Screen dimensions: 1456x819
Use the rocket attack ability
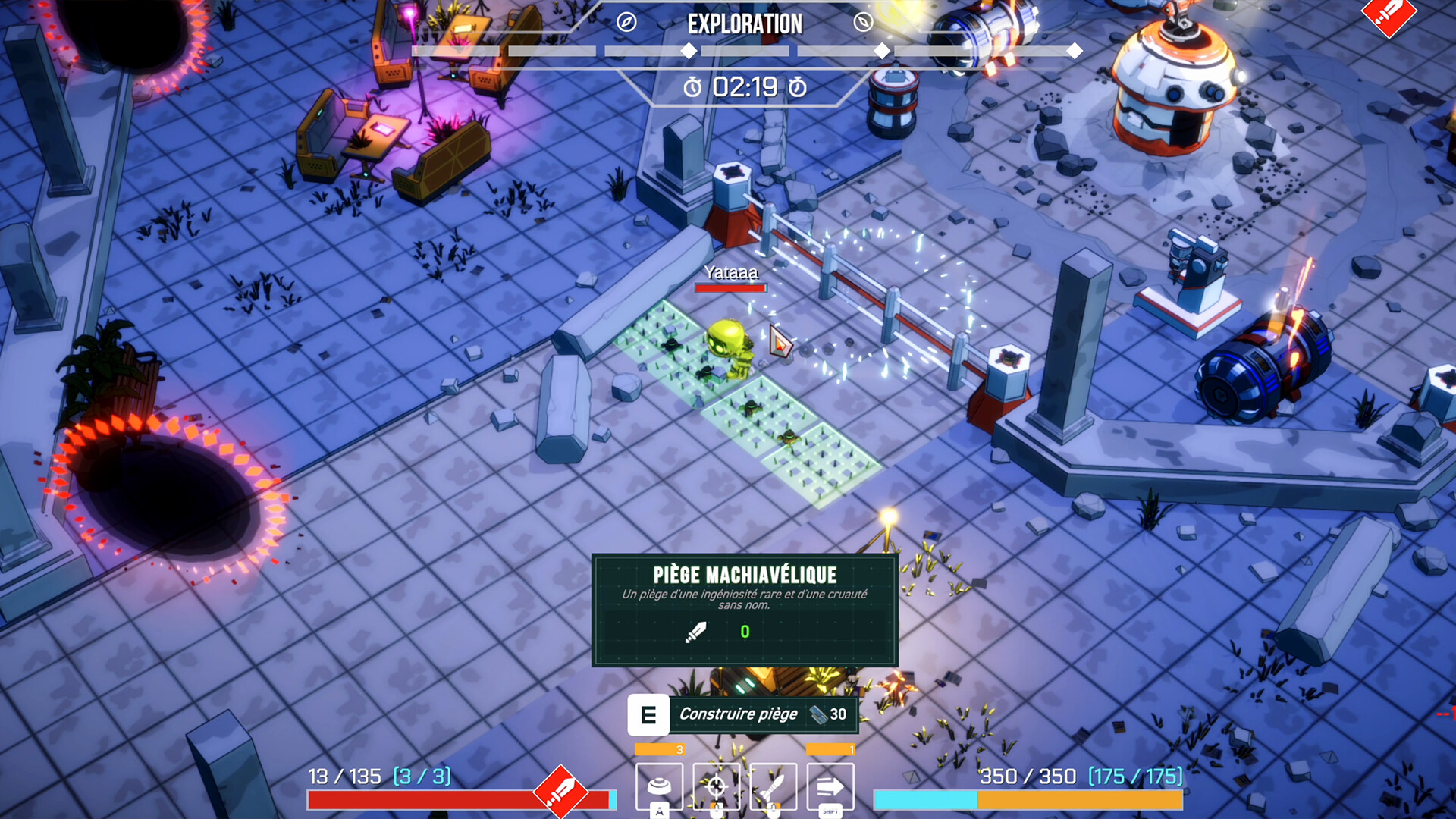tap(773, 786)
